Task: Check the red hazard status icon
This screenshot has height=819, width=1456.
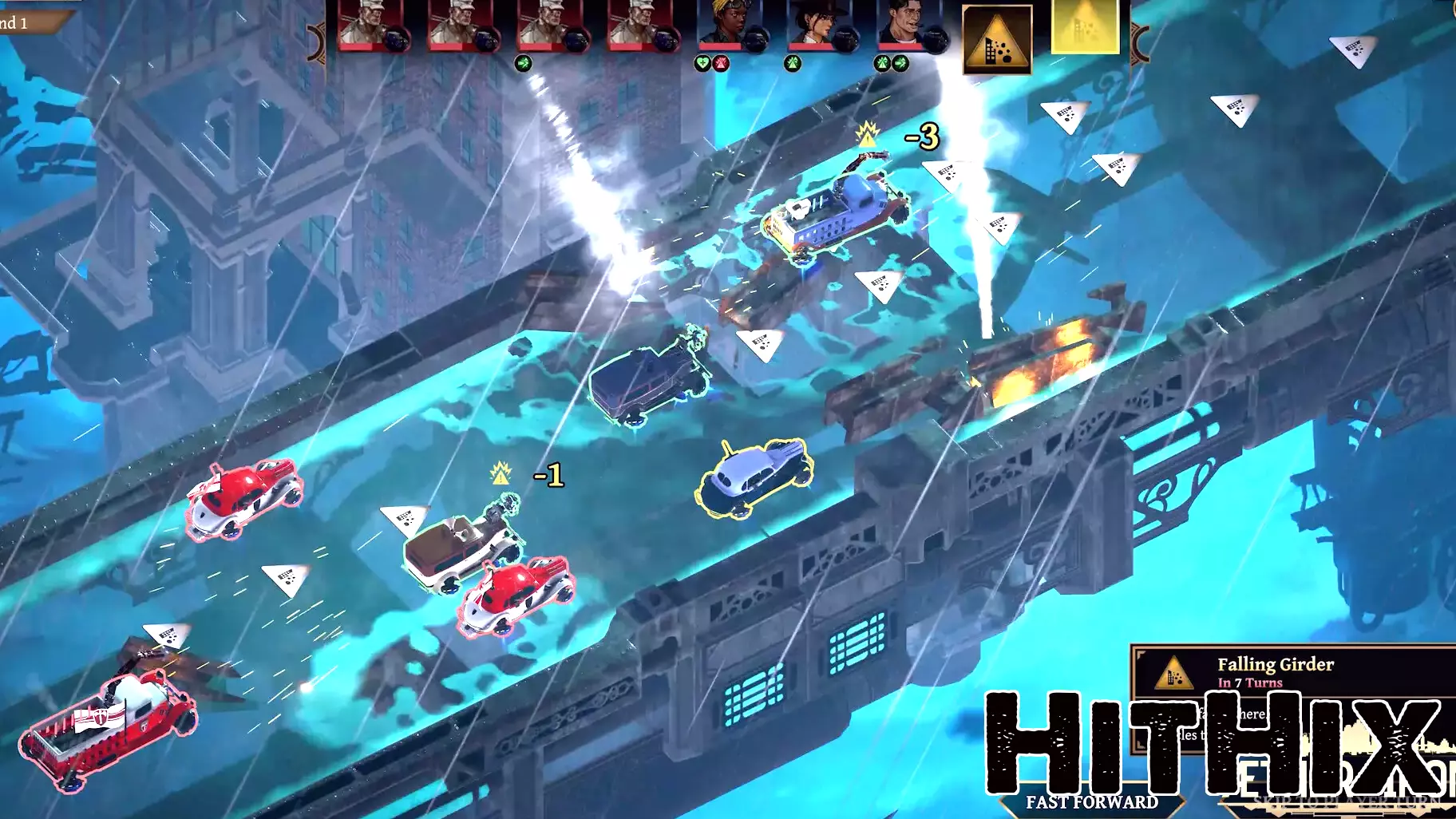Action: coord(720,63)
